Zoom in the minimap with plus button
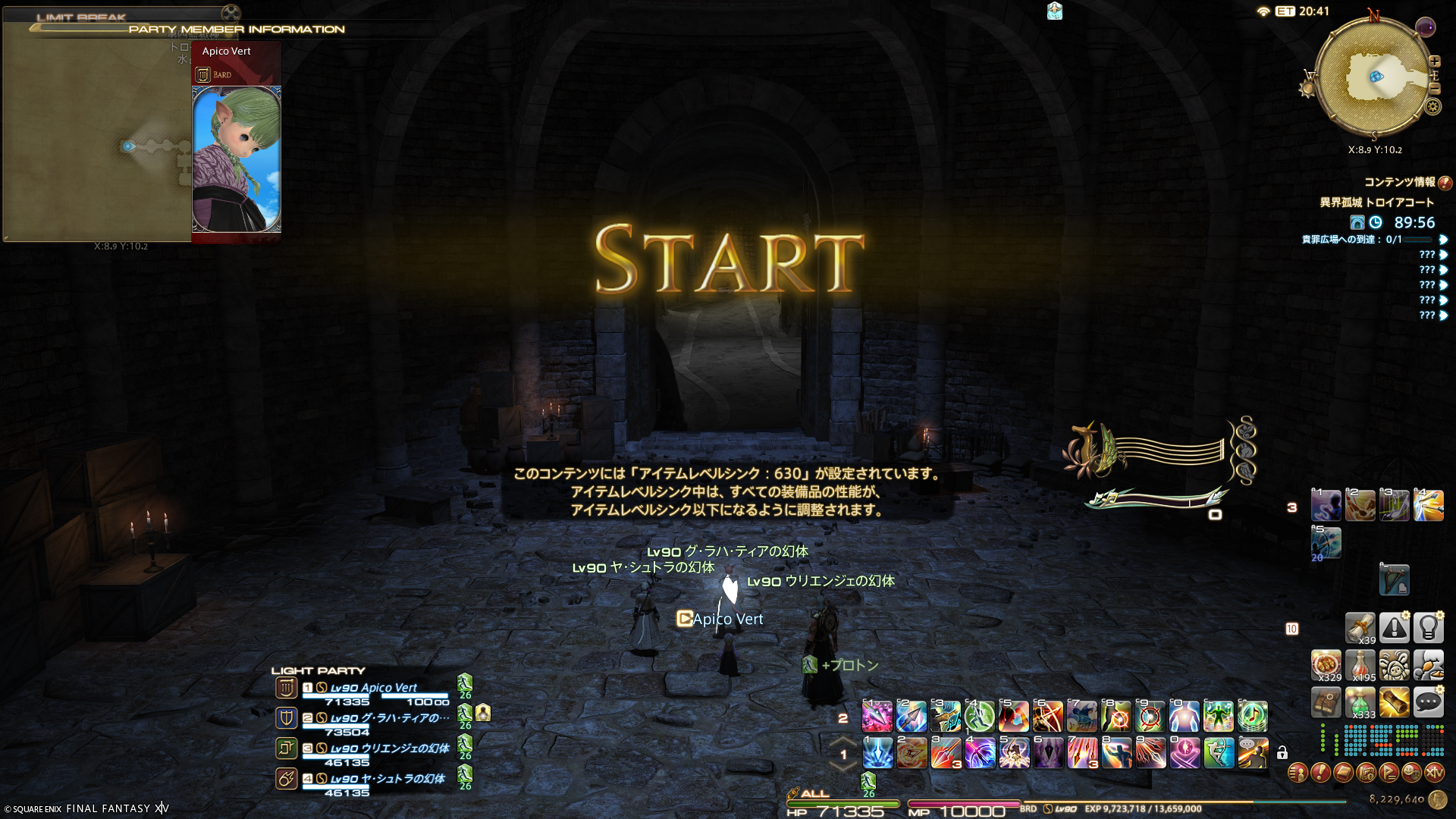The height and width of the screenshot is (819, 1456). pyautogui.click(x=1434, y=61)
